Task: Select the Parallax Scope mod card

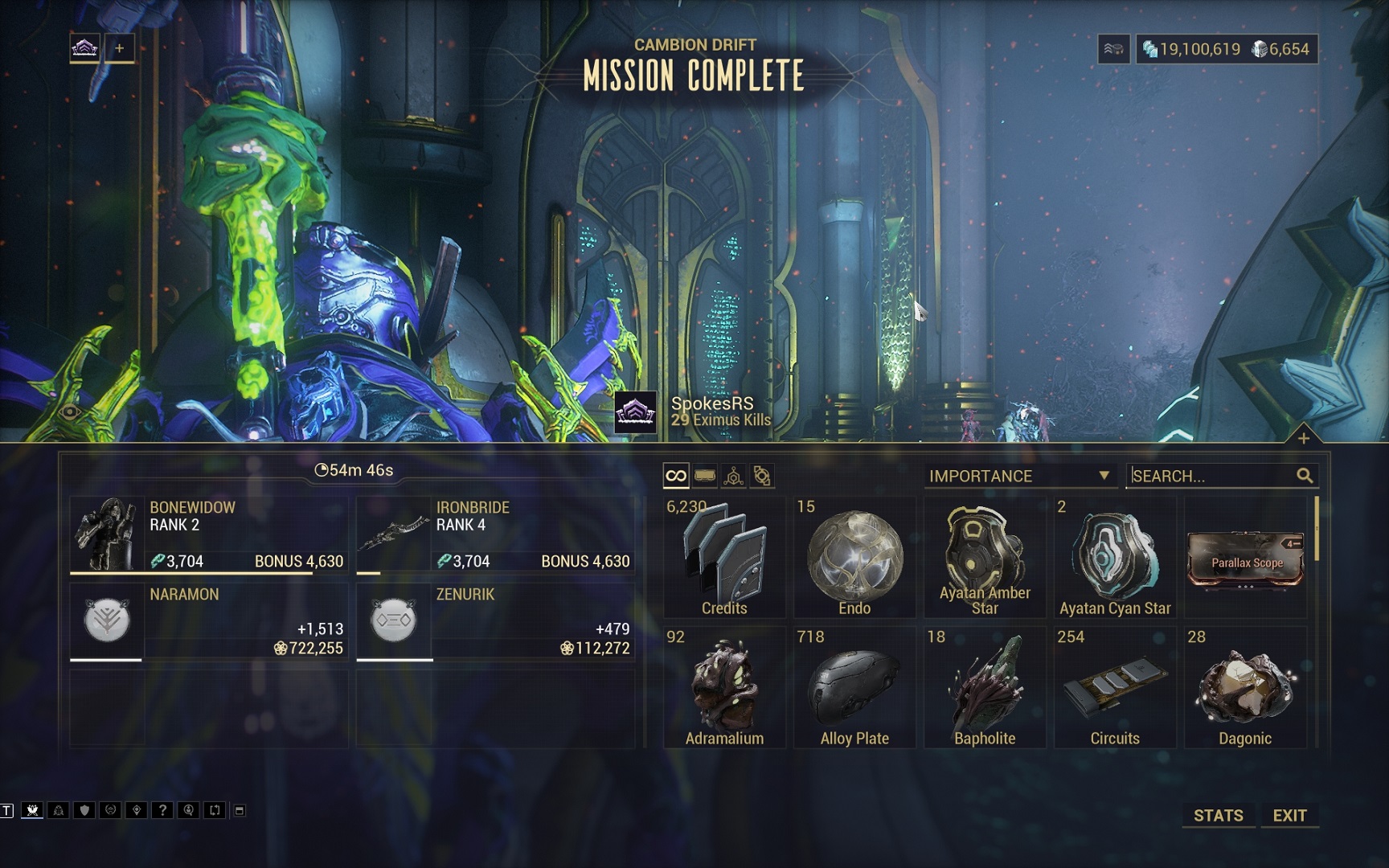Action: [x=1246, y=557]
